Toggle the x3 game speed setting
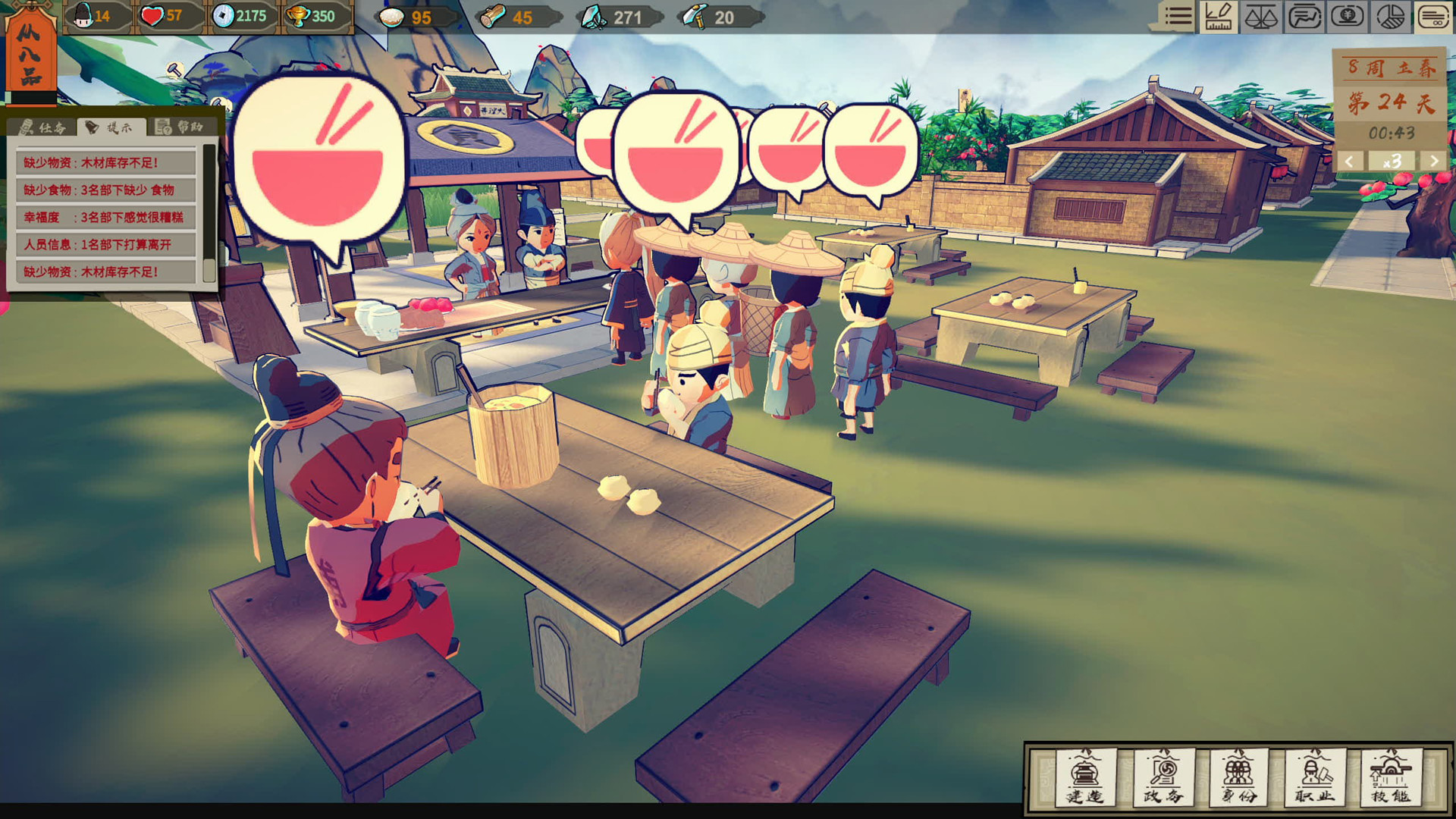This screenshot has width=1456, height=819. coord(1393,162)
